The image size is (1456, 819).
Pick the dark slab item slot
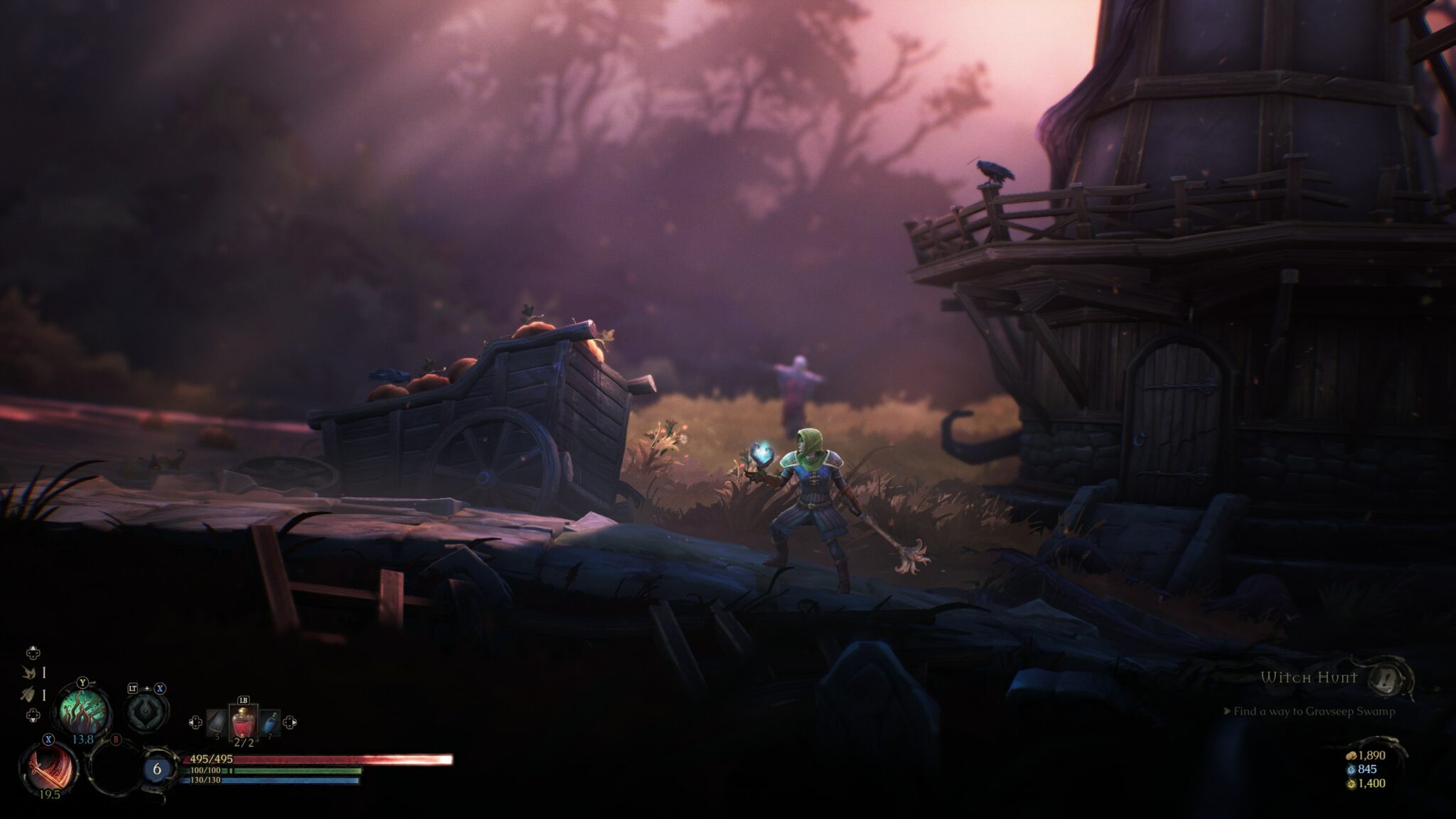[x=217, y=724]
